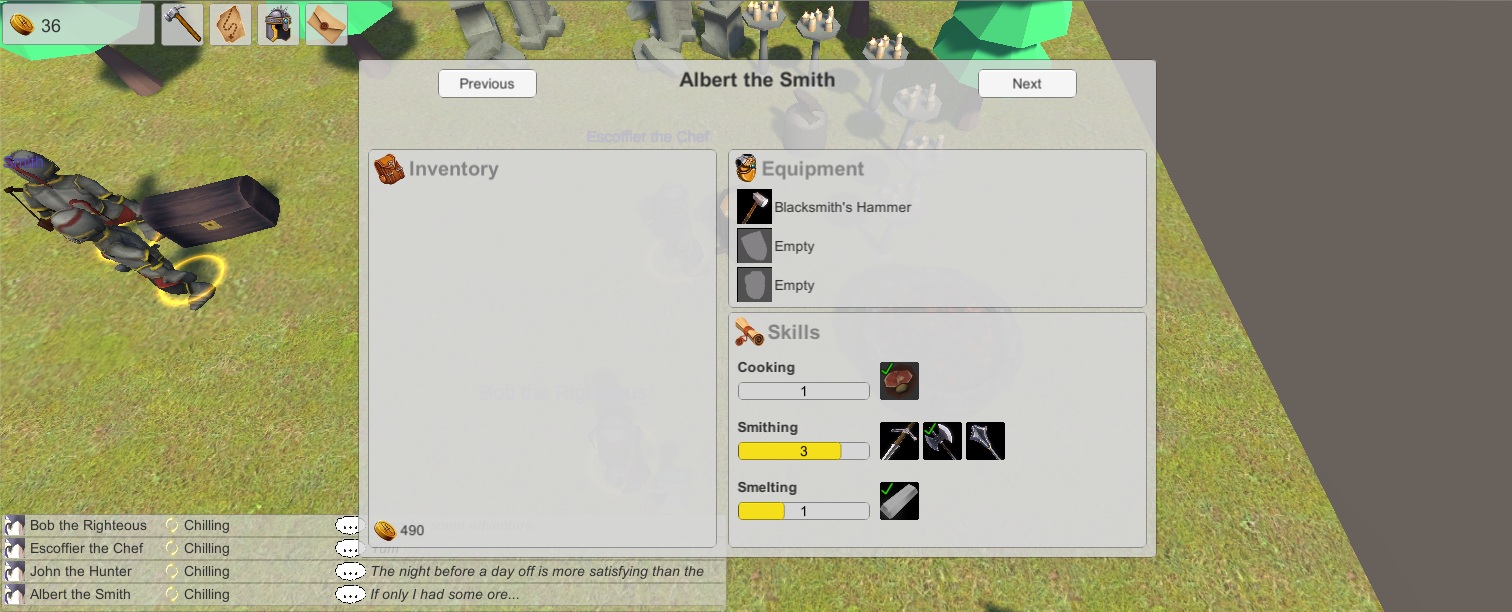
Task: Toggle the Cooking meat recipe icon
Action: click(899, 381)
